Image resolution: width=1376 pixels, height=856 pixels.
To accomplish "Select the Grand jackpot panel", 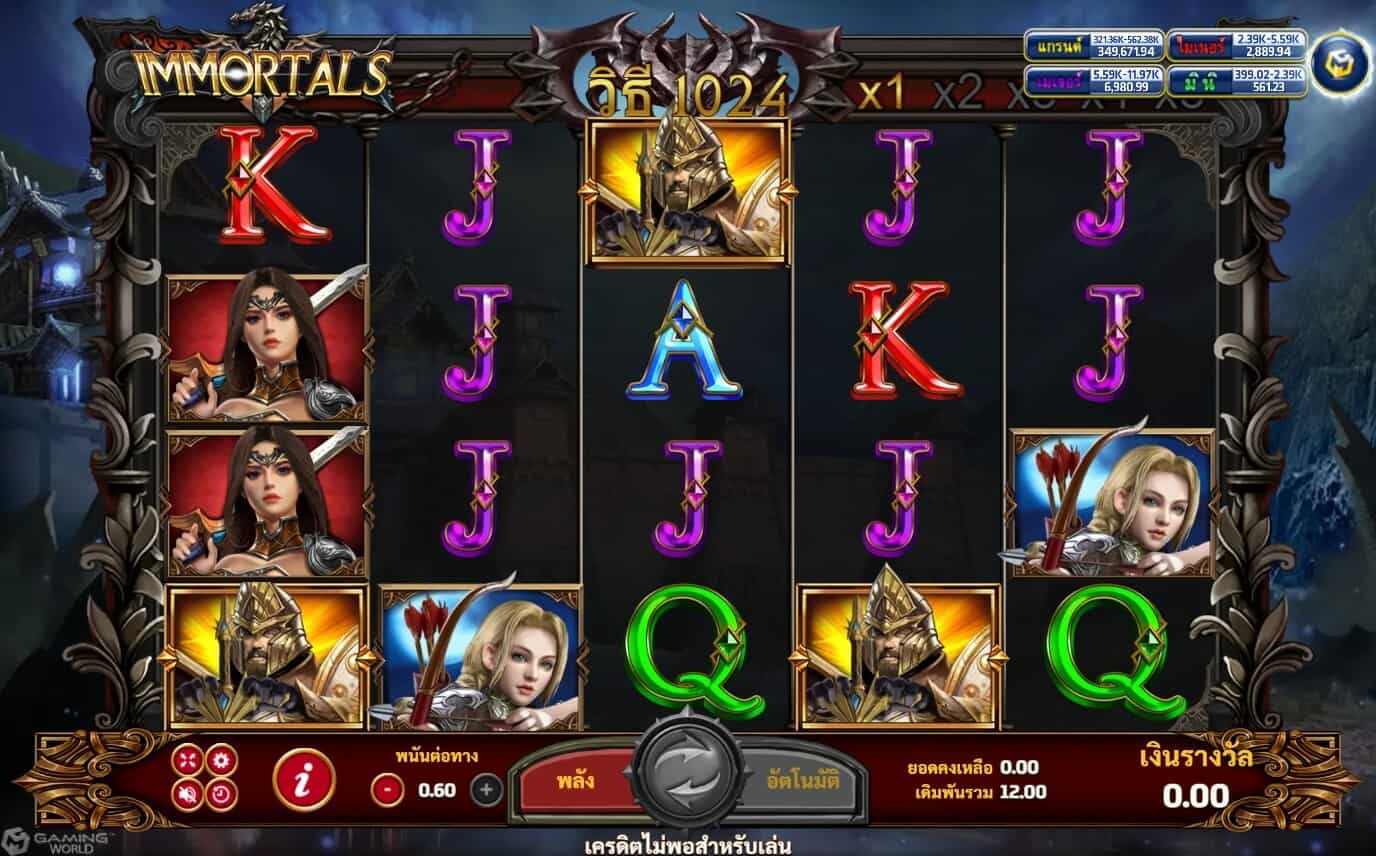I will tap(1094, 45).
